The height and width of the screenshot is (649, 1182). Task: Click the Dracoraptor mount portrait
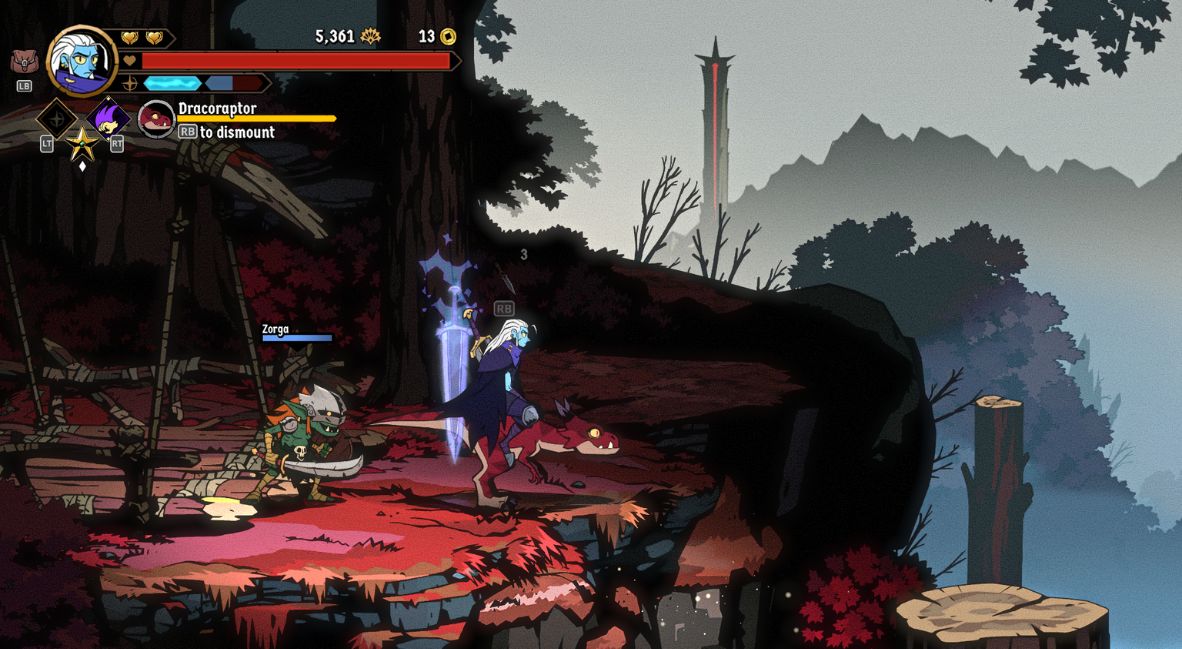(x=156, y=119)
